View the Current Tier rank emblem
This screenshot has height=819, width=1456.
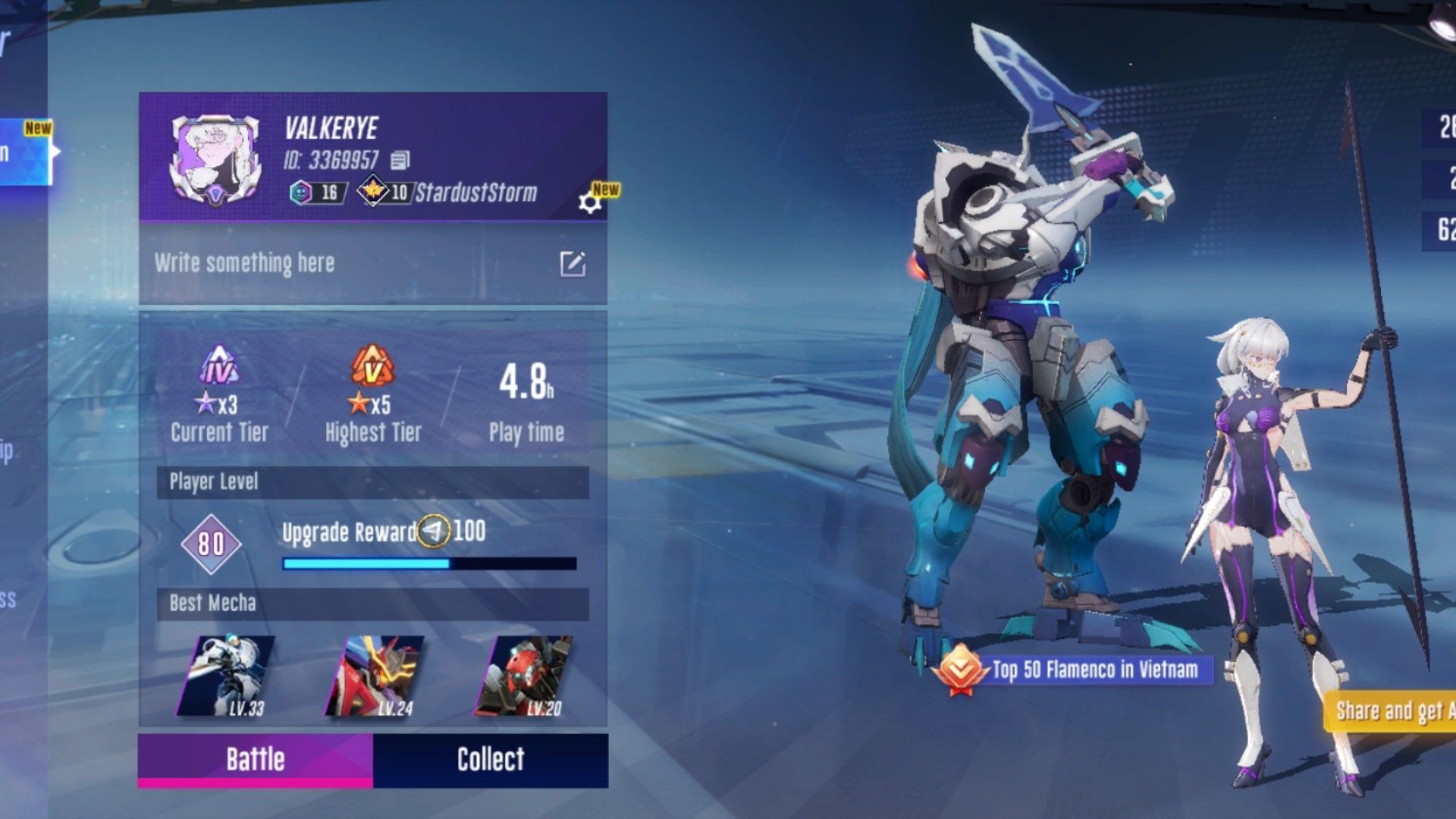pos(219,365)
